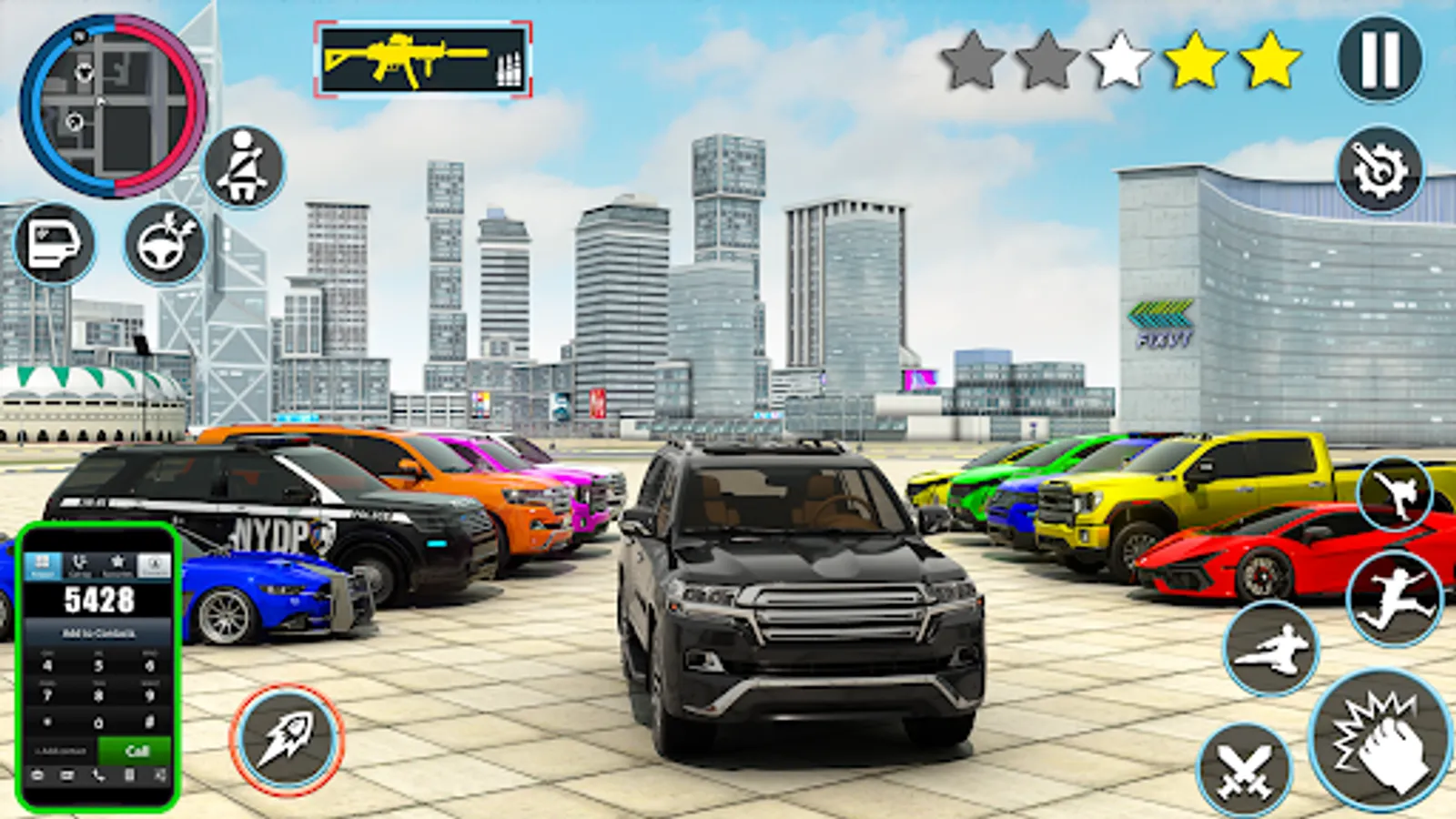The width and height of the screenshot is (1456, 819).
Task: Select the seatbelt icon
Action: click(x=242, y=168)
